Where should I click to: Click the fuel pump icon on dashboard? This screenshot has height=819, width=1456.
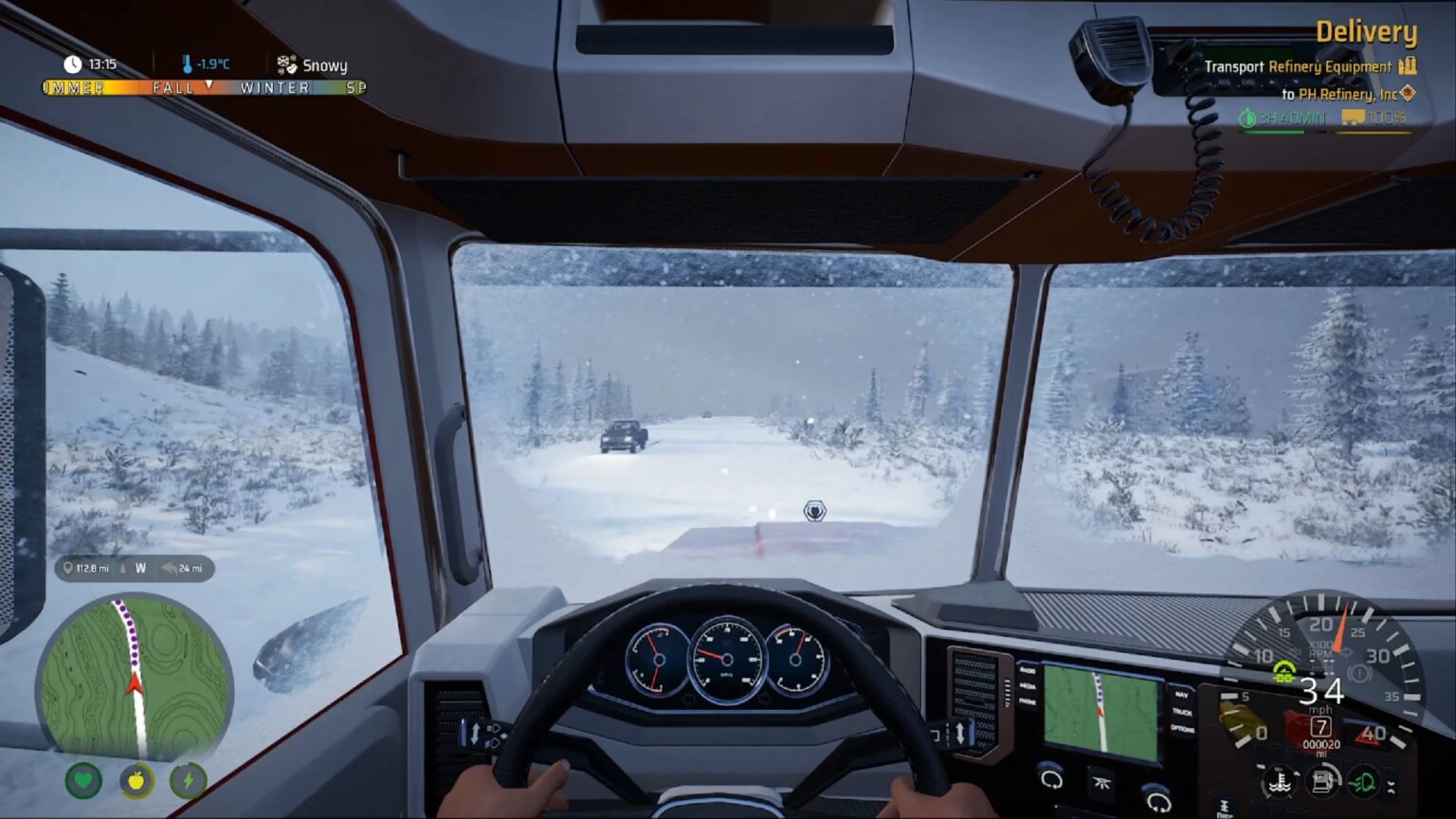tap(1323, 781)
